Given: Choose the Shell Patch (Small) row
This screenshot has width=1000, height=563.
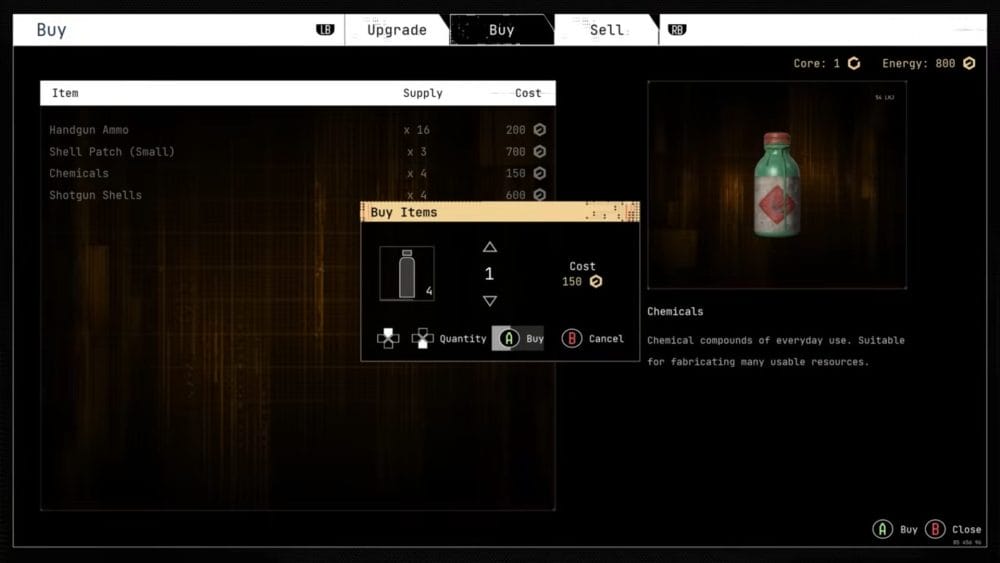Looking at the screenshot, I should (112, 152).
